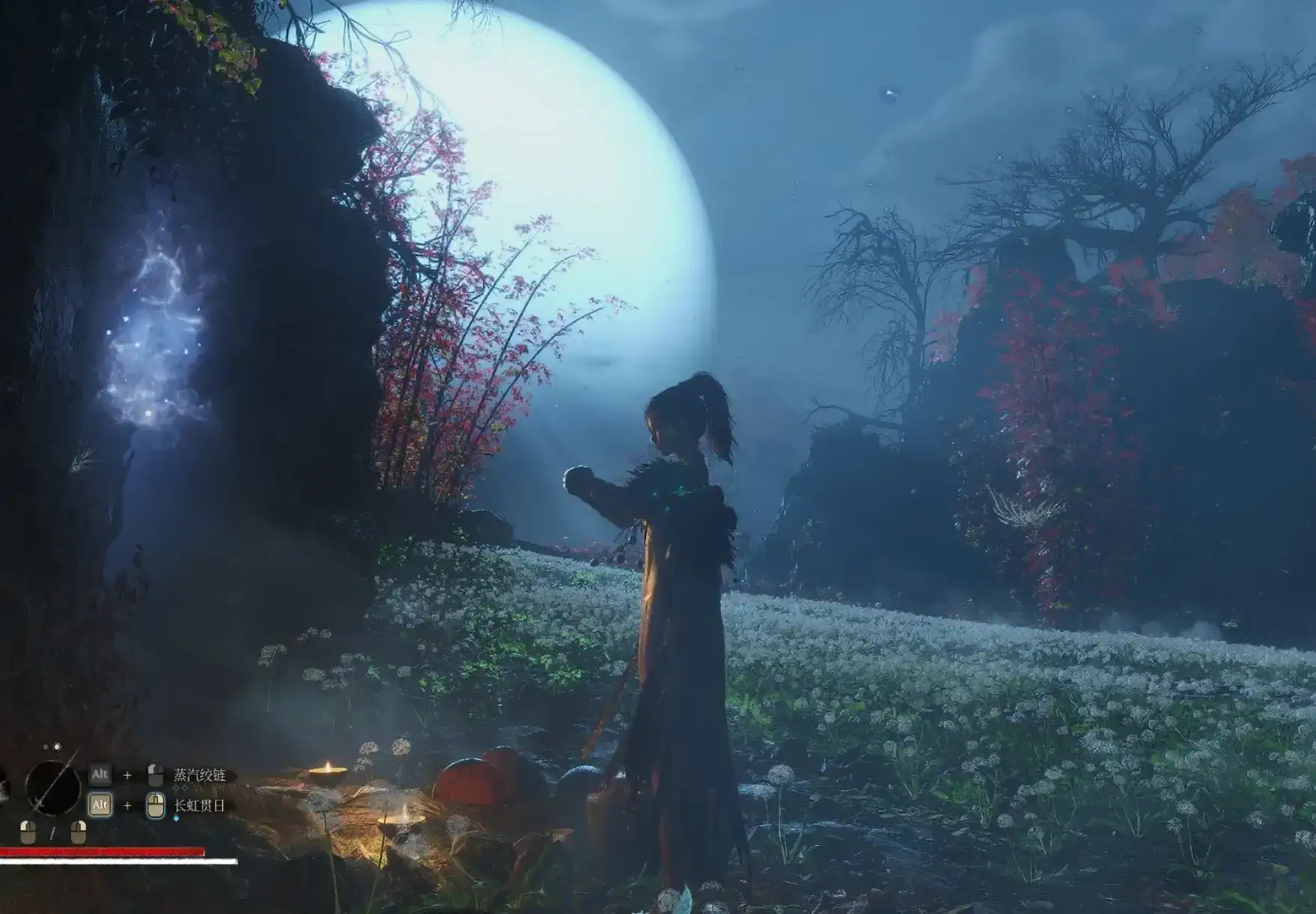Expand the 长虹贯日 skill entry

pos(199,806)
